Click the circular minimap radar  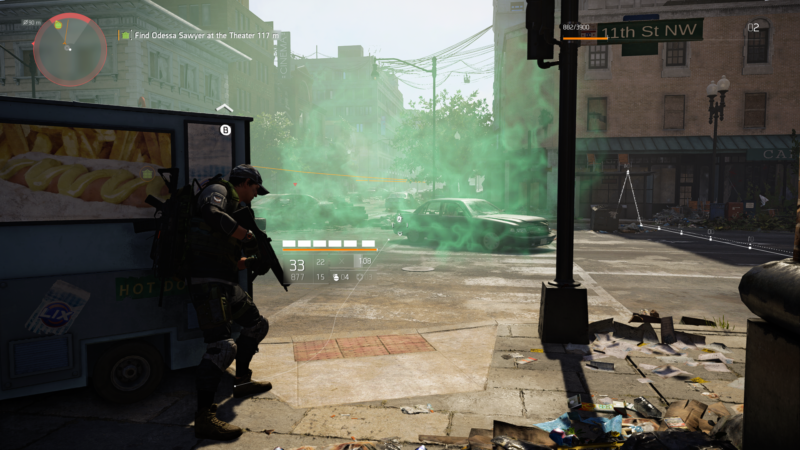(x=70, y=49)
